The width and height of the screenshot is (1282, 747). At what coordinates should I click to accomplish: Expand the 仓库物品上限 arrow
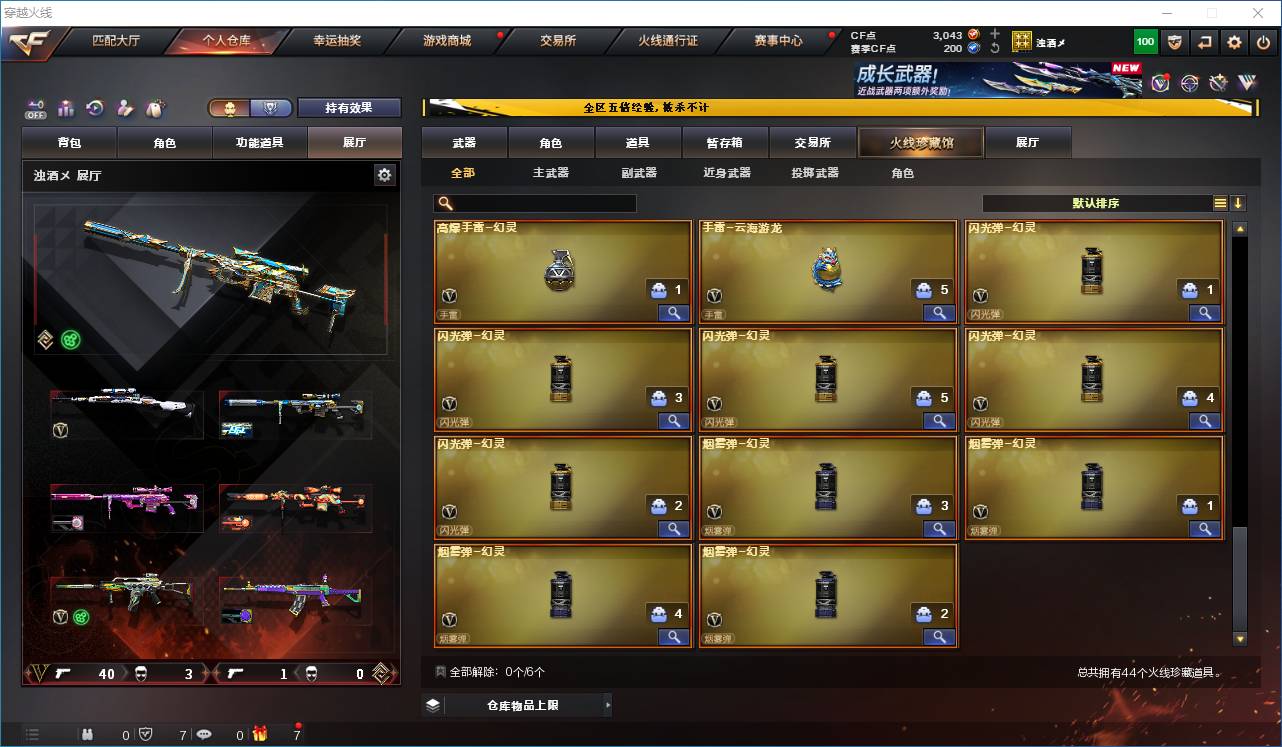(608, 704)
